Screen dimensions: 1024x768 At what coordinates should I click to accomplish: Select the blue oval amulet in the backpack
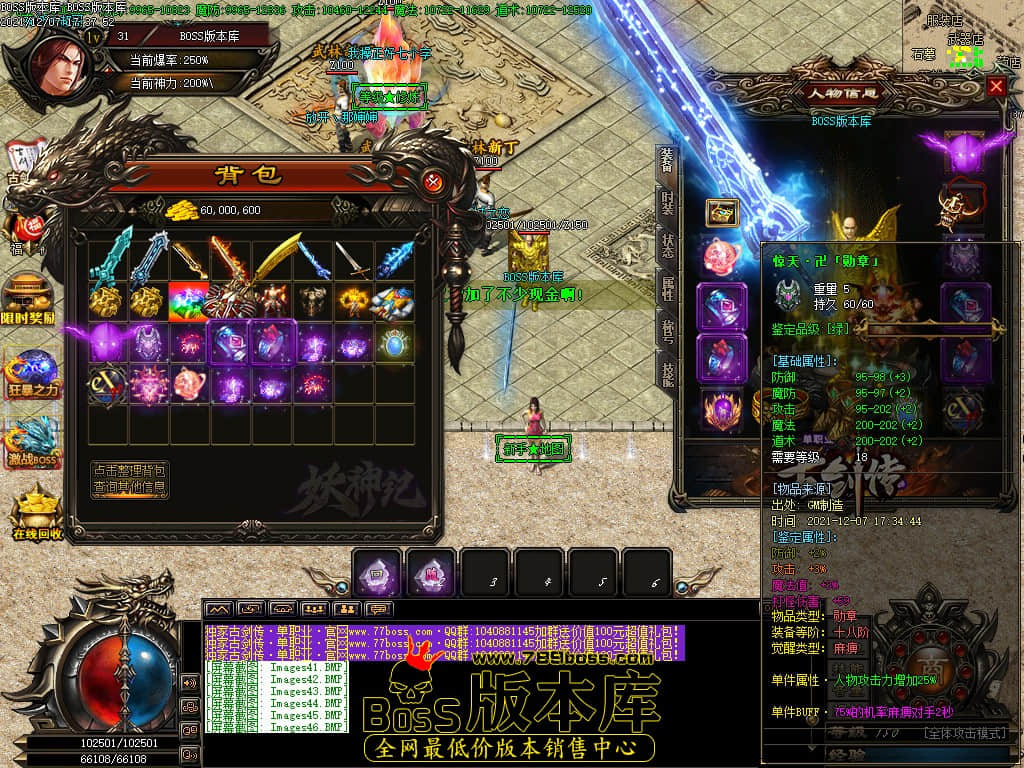click(x=398, y=341)
